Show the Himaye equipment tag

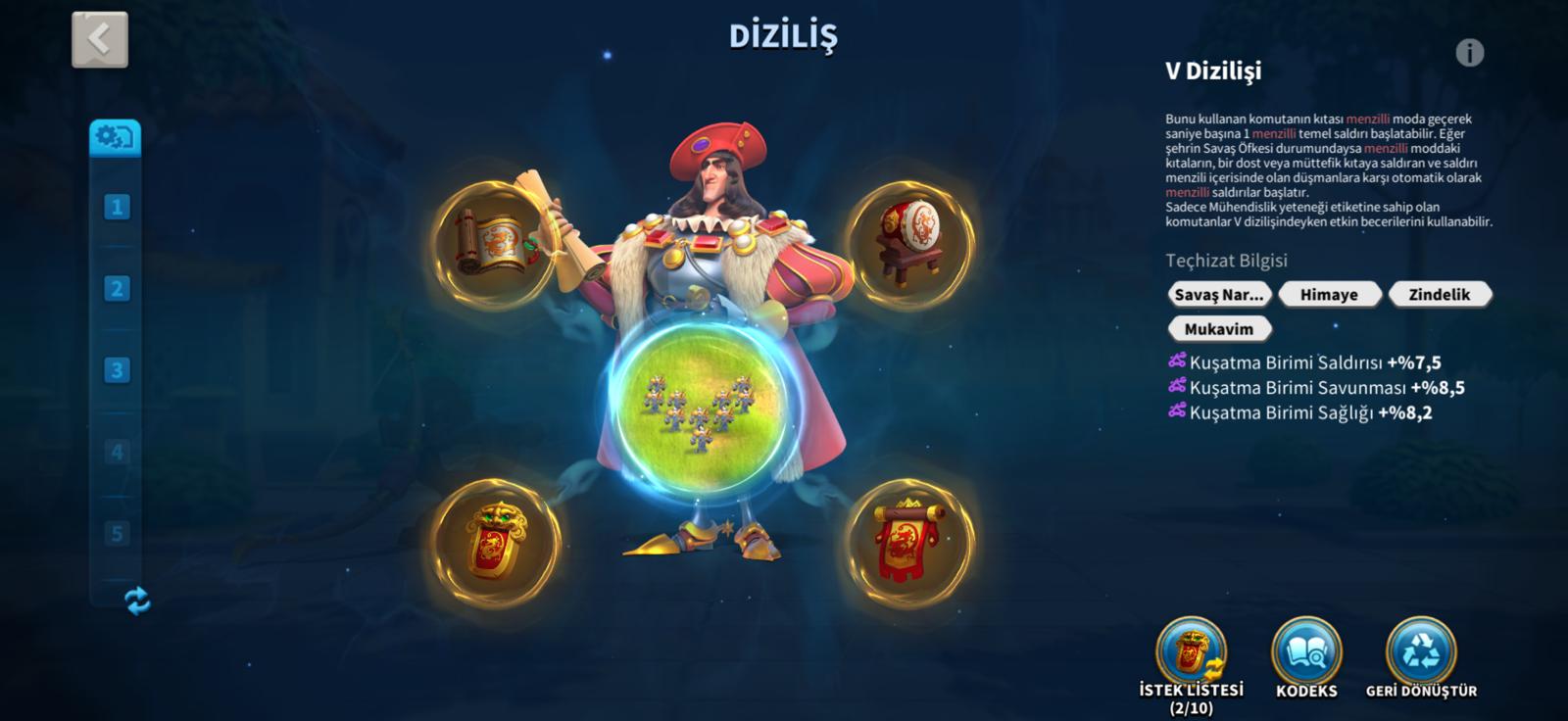pyautogui.click(x=1329, y=294)
